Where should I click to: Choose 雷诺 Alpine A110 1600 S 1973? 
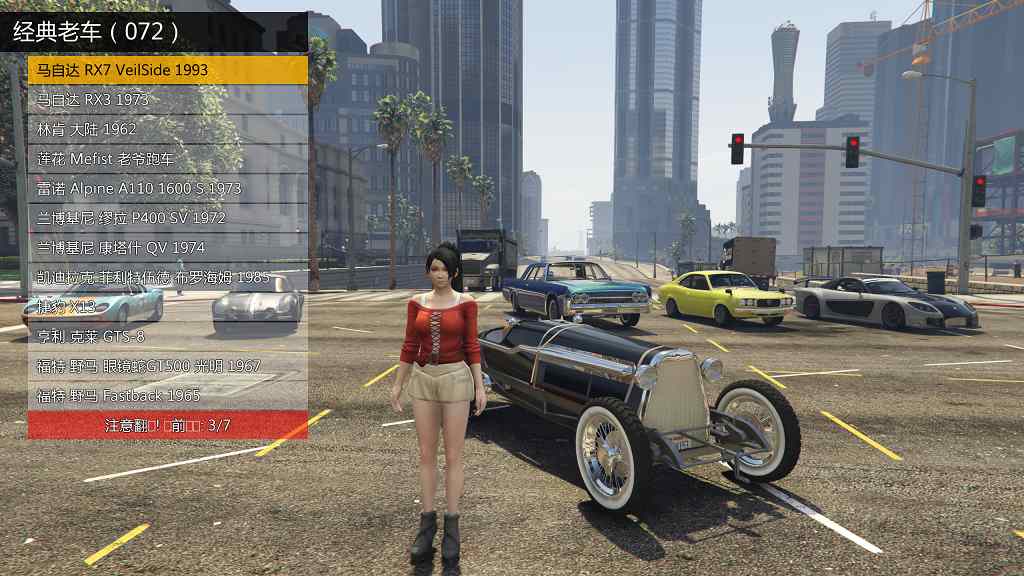coord(167,188)
